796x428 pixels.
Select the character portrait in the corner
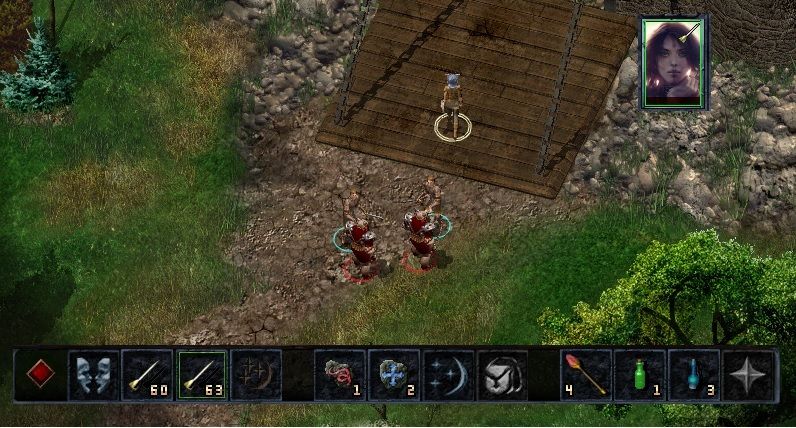tap(673, 61)
